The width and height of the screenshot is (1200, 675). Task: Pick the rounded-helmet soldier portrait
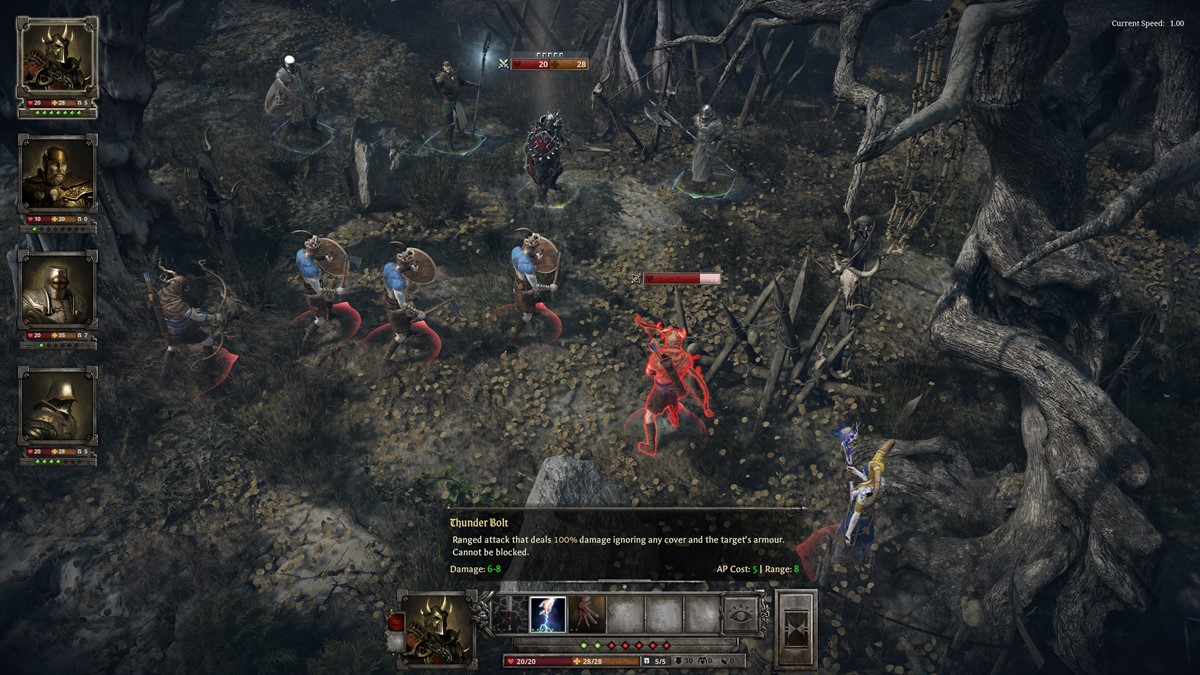point(57,406)
